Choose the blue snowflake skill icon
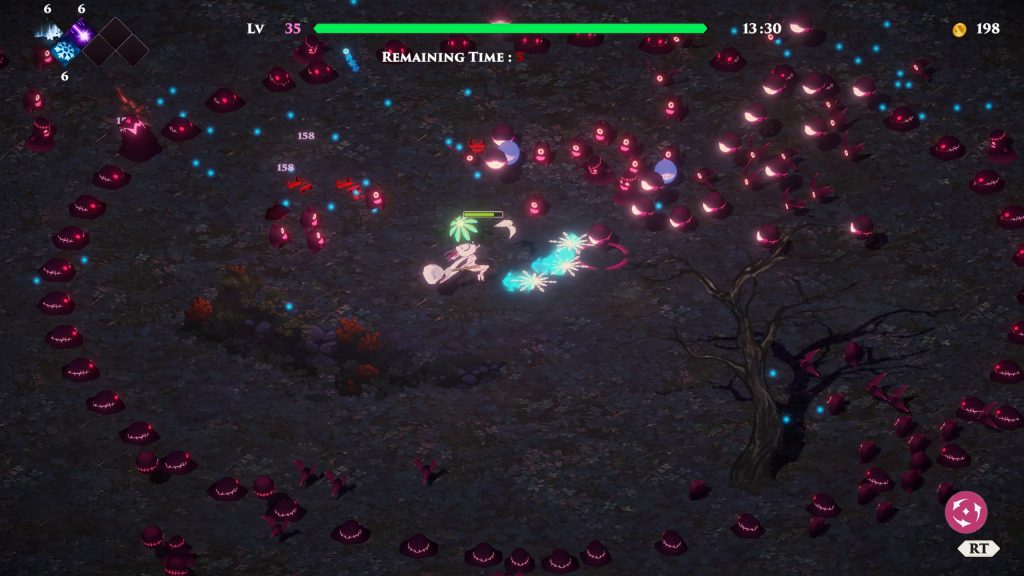 65,50
